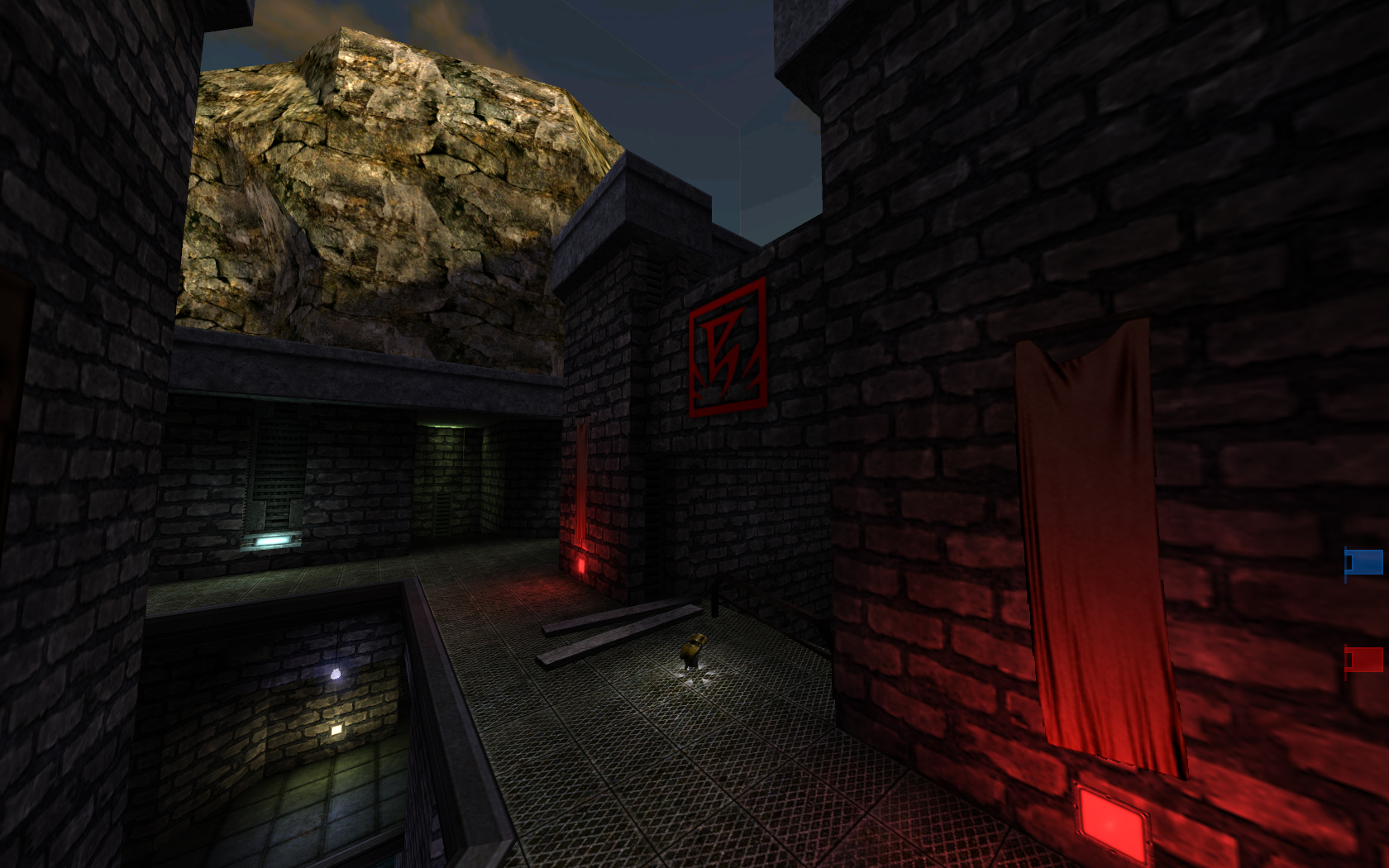
Task: Click the small lit wall lamp in the pit
Action: pos(334,727)
